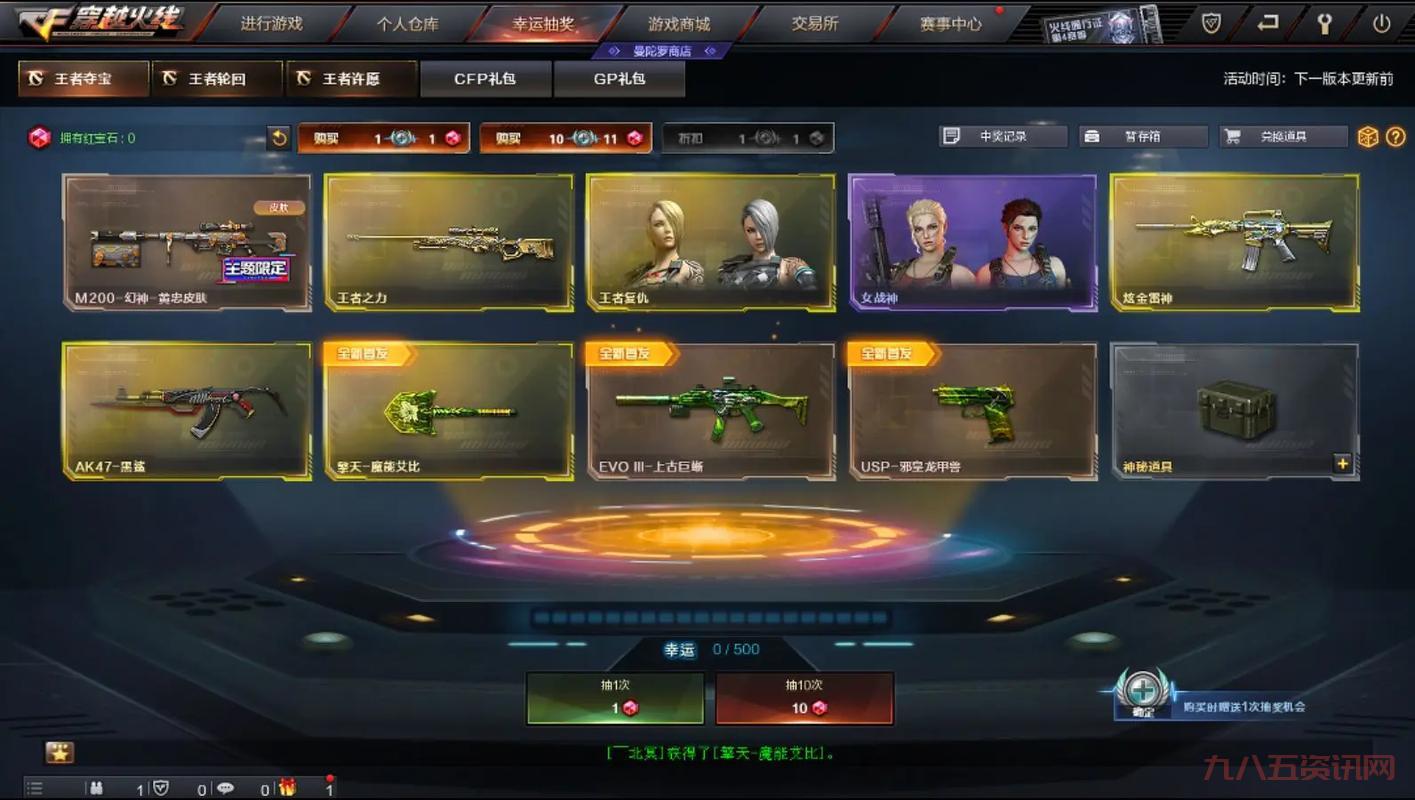Viewport: 1415px width, 800px height.
Task: Open the CFP礼包 tab
Action: [x=485, y=78]
